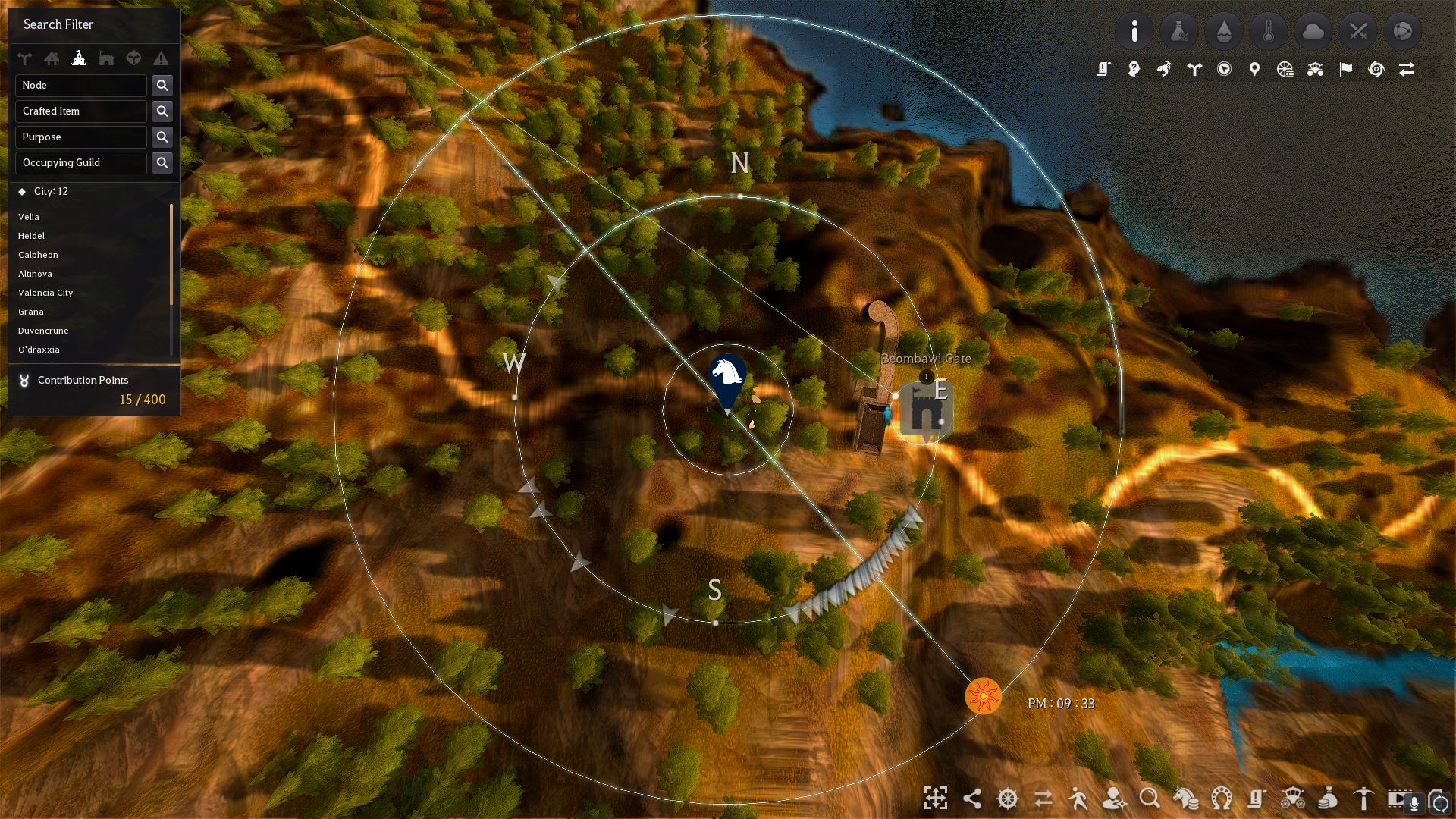
Task: Select Heidel from the city list
Action: [30, 236]
